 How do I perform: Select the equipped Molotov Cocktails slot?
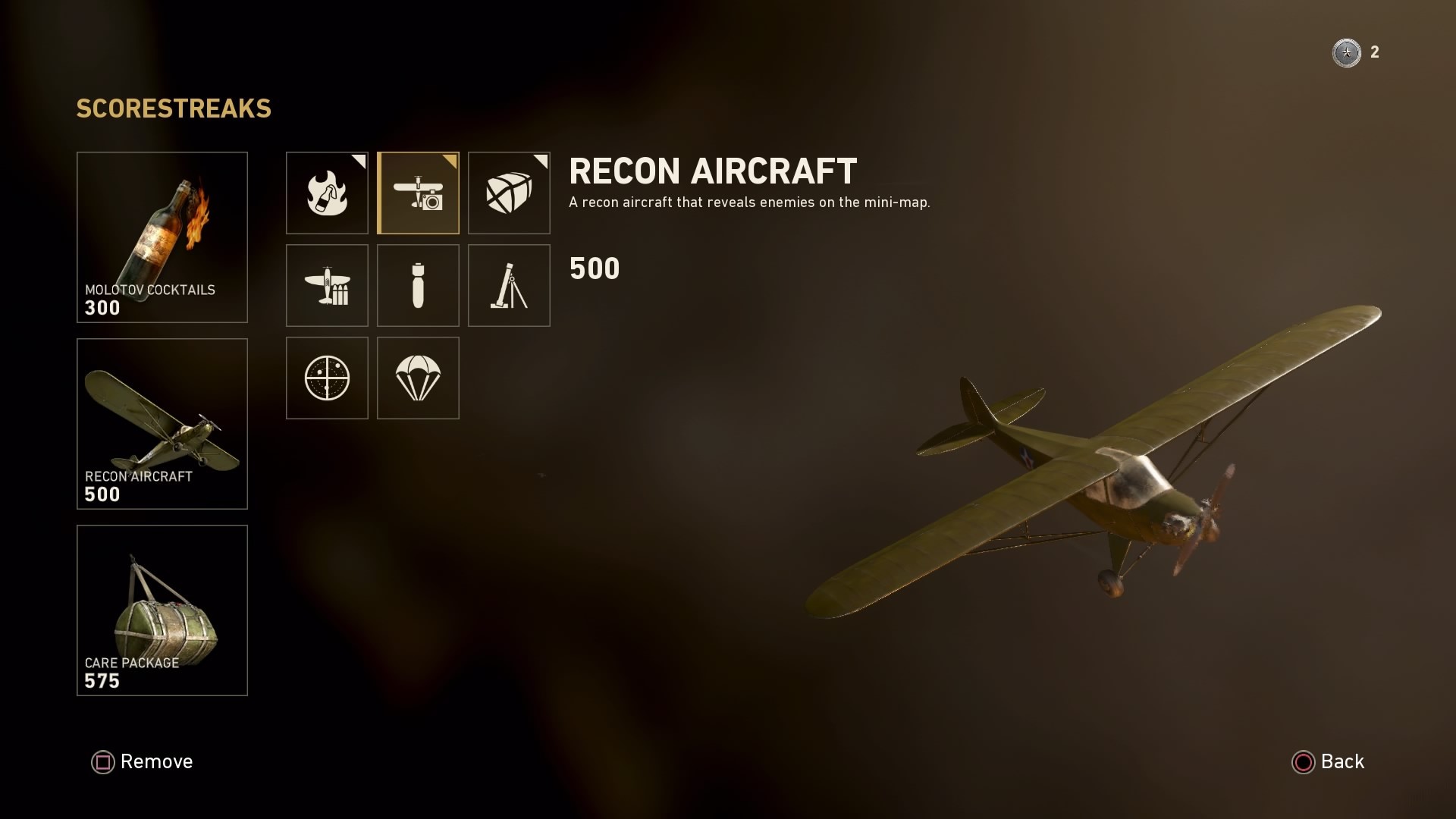pos(162,237)
